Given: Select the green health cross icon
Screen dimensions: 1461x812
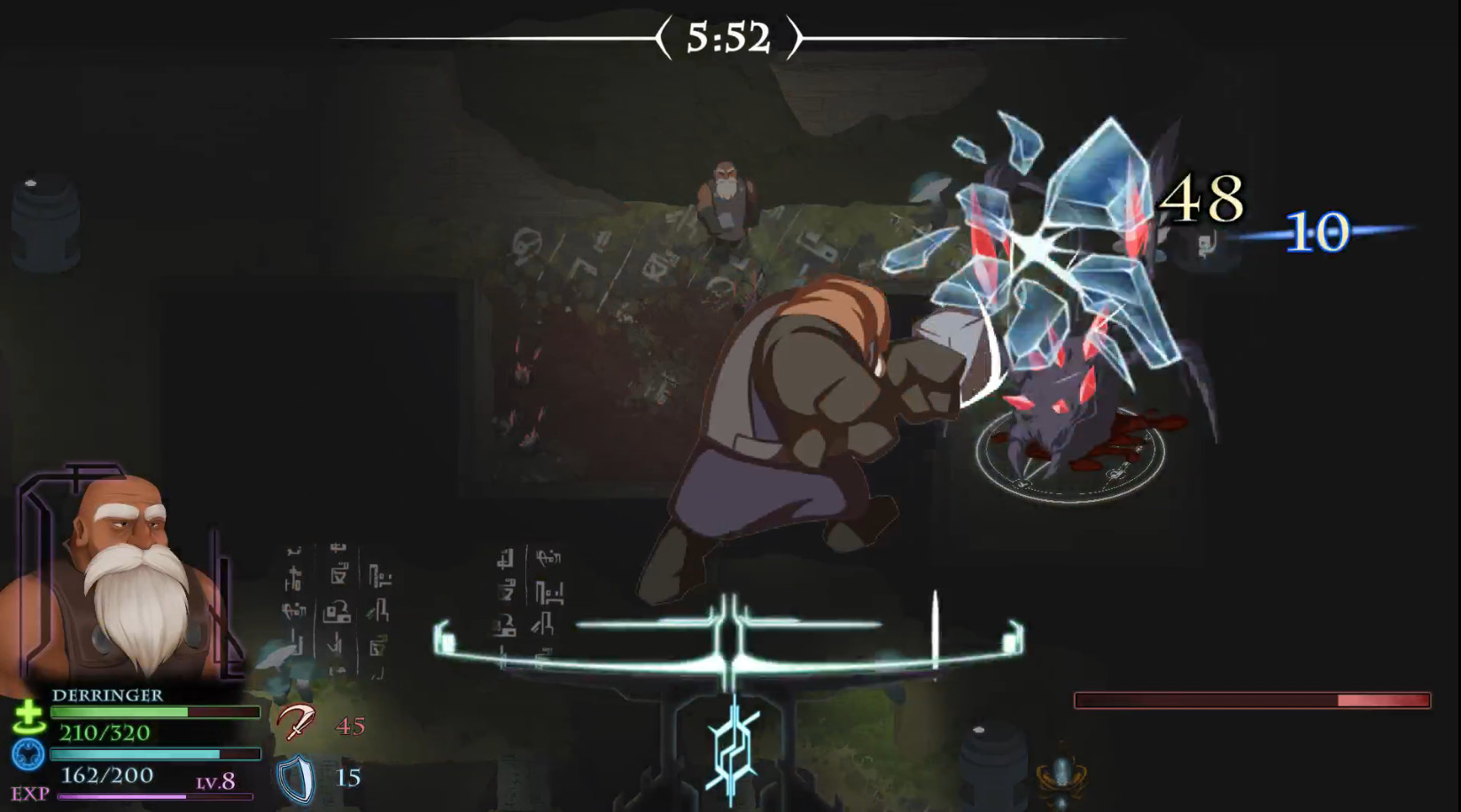Looking at the screenshot, I should coord(28,715).
